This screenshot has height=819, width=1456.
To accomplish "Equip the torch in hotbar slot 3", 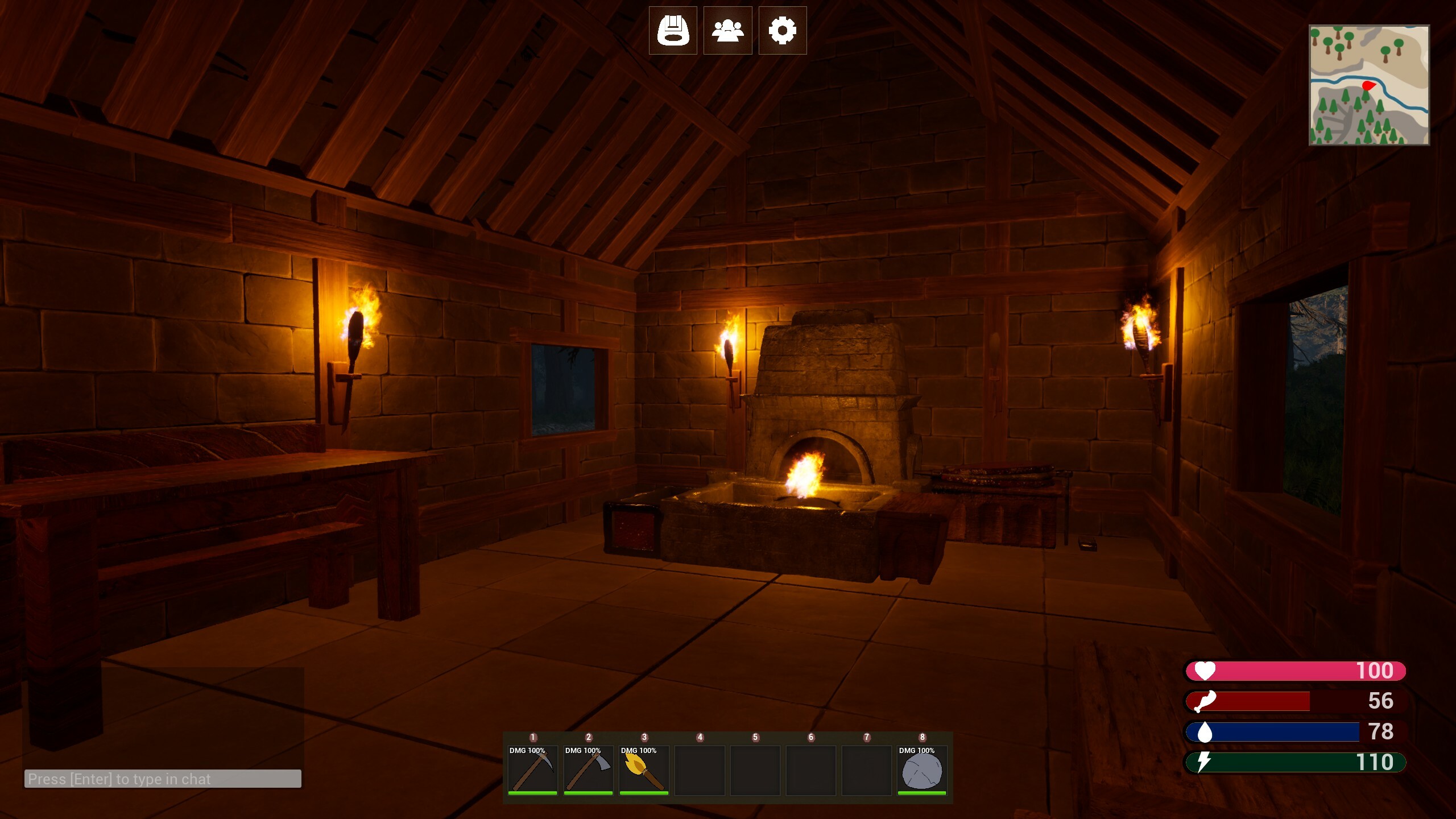I will [x=643, y=768].
